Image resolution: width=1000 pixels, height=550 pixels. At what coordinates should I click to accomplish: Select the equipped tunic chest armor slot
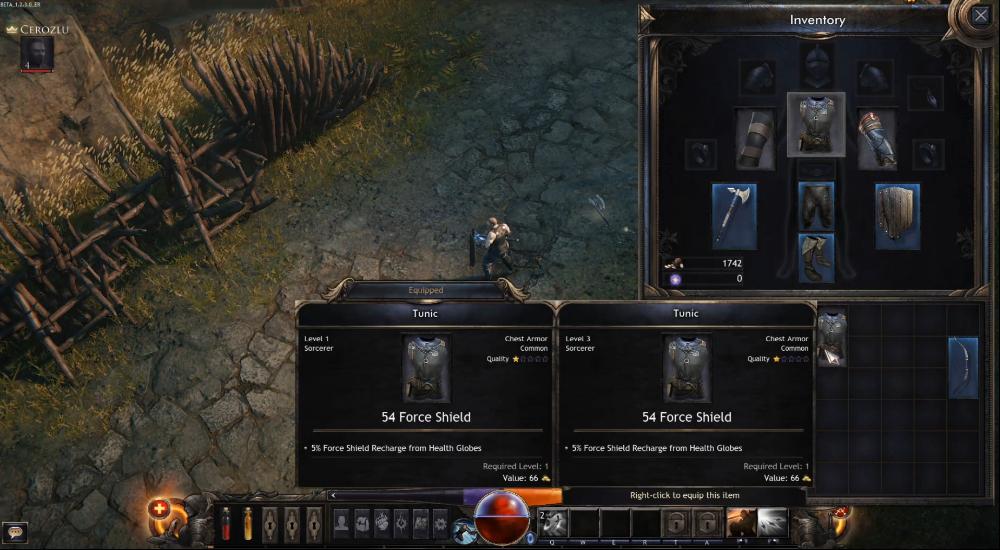pyautogui.click(x=816, y=125)
